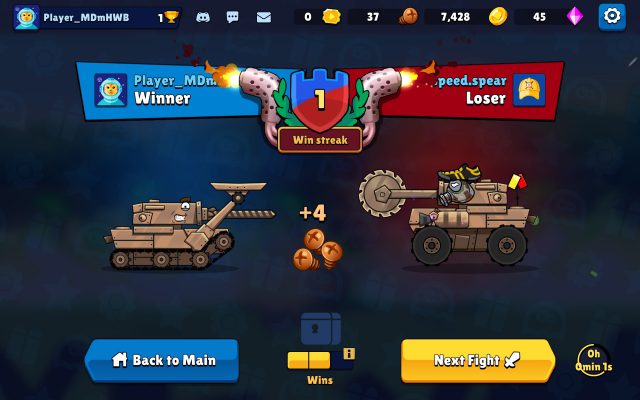Click the trophy icon beside player name

click(172, 17)
